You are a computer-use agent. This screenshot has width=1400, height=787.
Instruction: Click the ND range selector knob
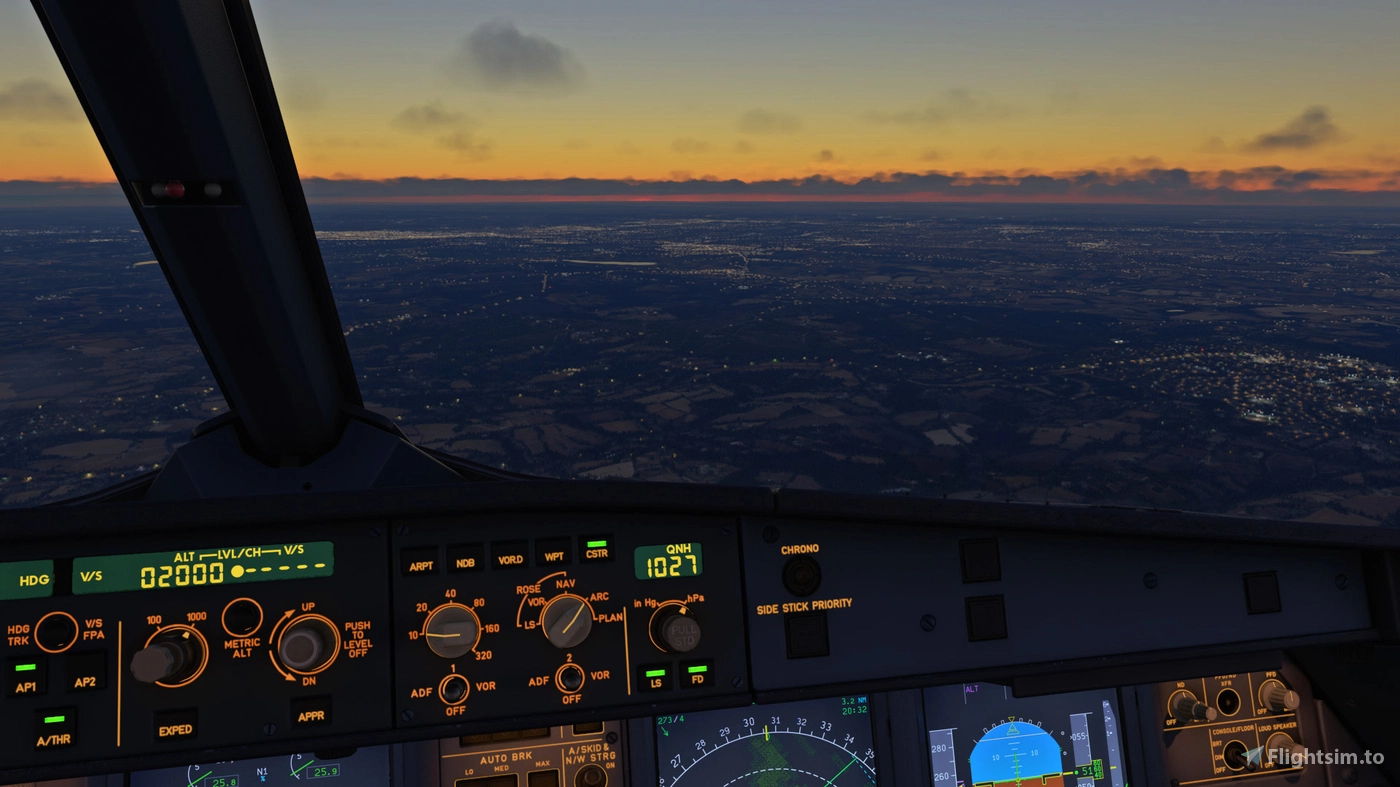coord(451,631)
